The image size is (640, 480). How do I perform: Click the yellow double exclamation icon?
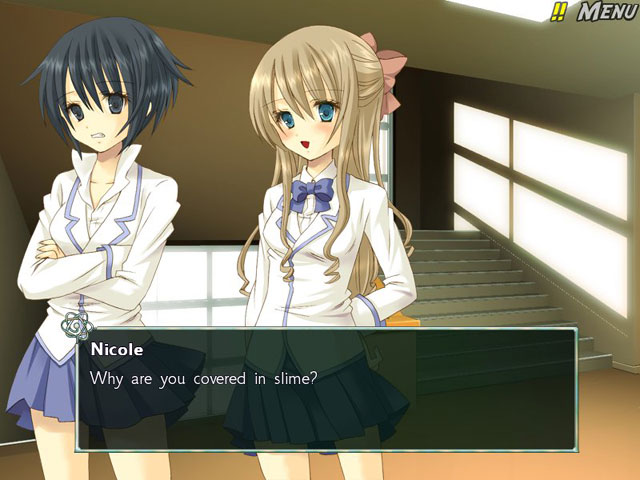pyautogui.click(x=558, y=12)
